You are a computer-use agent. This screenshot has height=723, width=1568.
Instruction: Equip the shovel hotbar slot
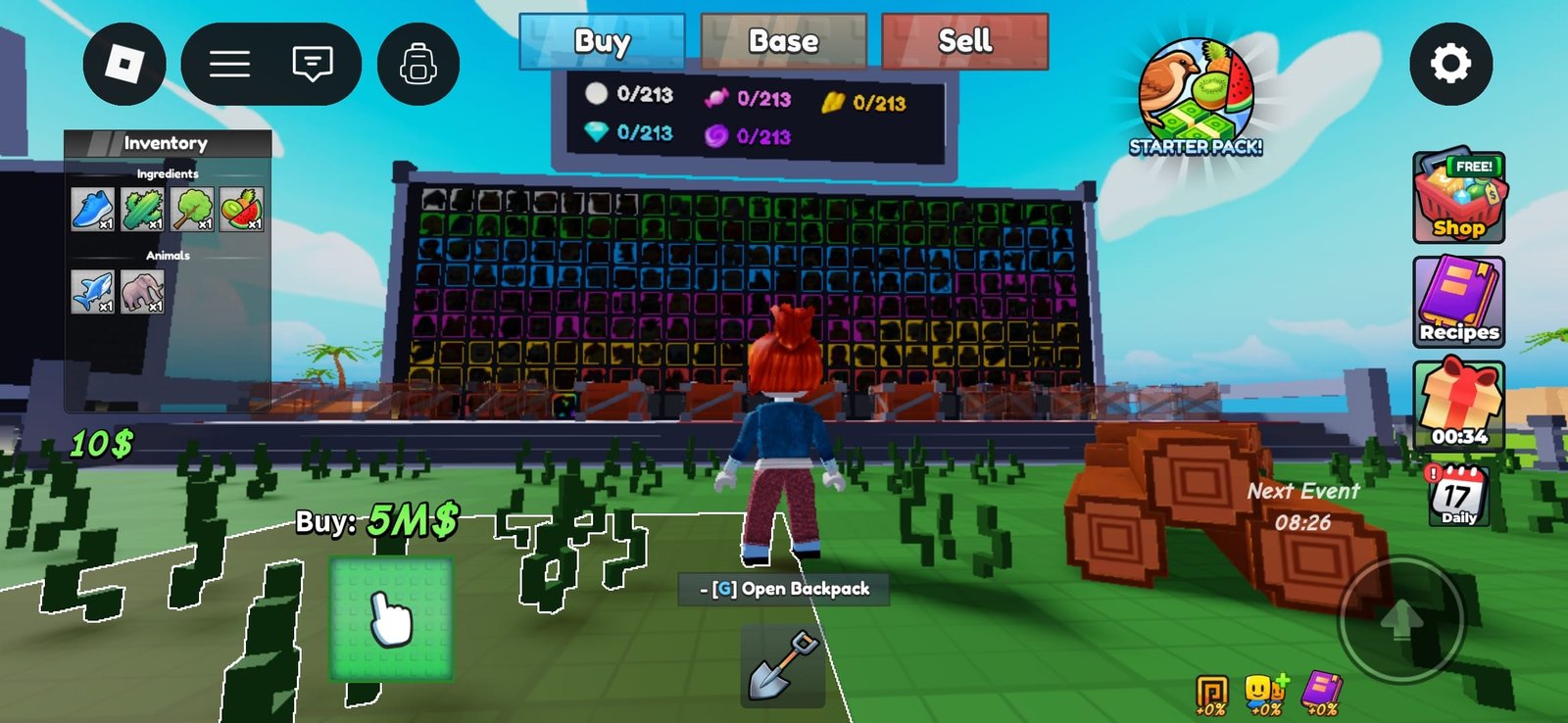pyautogui.click(x=782, y=666)
